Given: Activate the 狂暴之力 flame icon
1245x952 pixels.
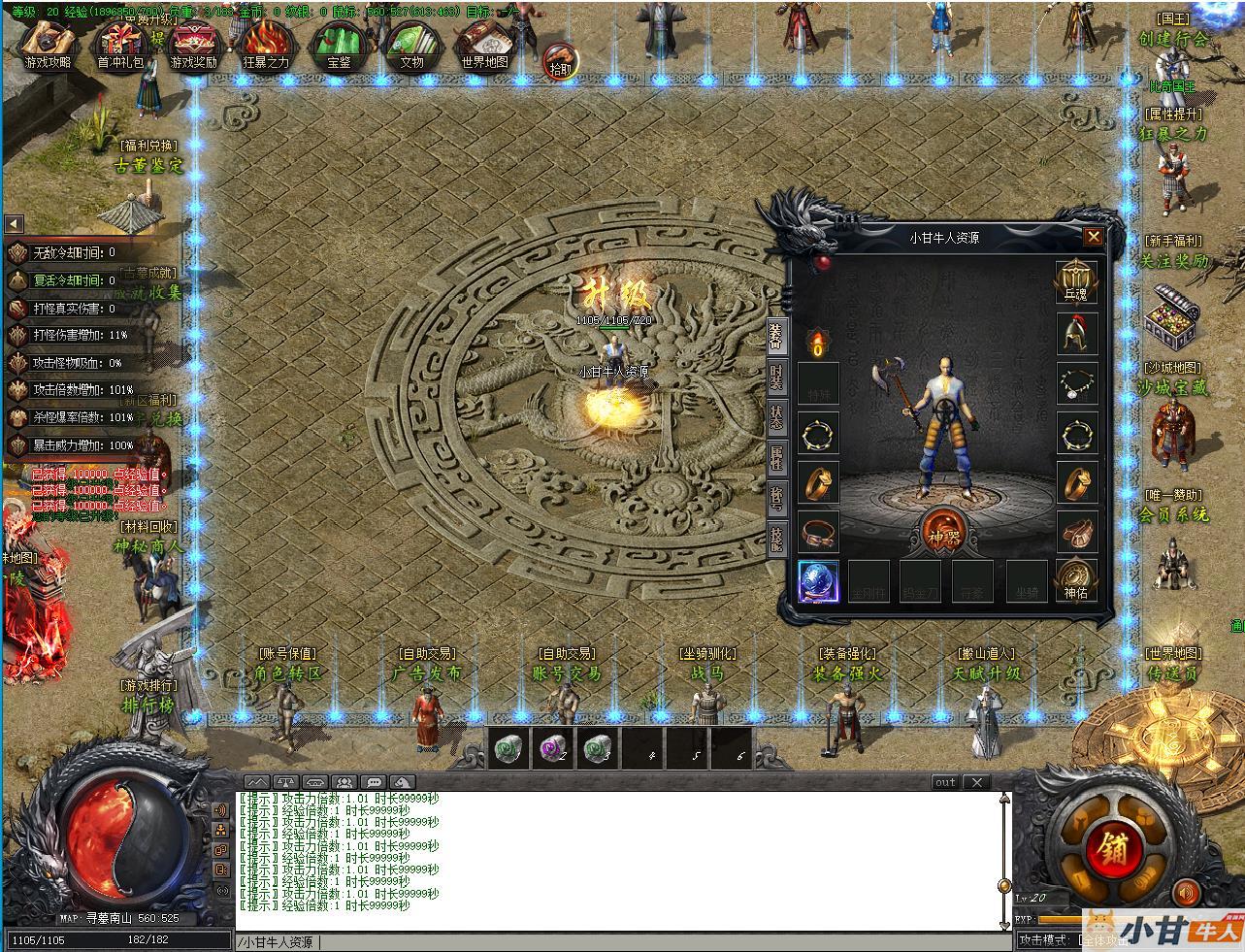Looking at the screenshot, I should tap(266, 45).
